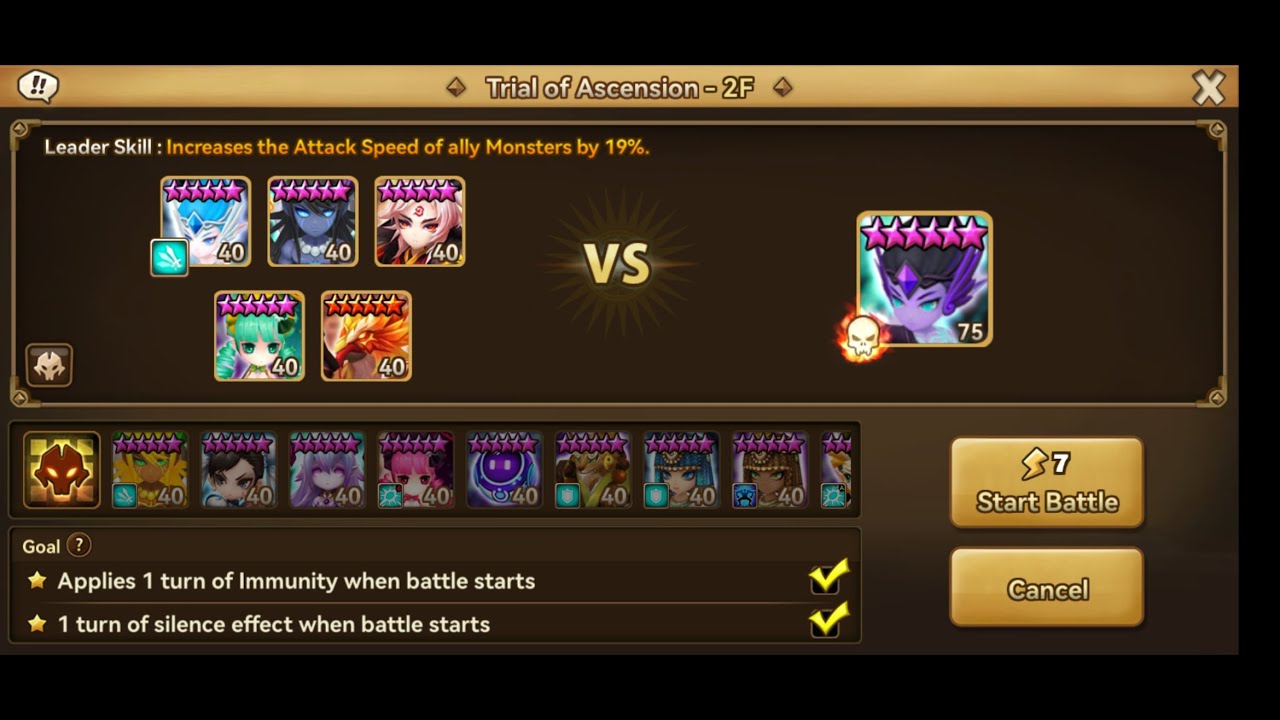Click the skull boss icon on the left panel
Screen dimensions: 1280x720
tap(49, 365)
